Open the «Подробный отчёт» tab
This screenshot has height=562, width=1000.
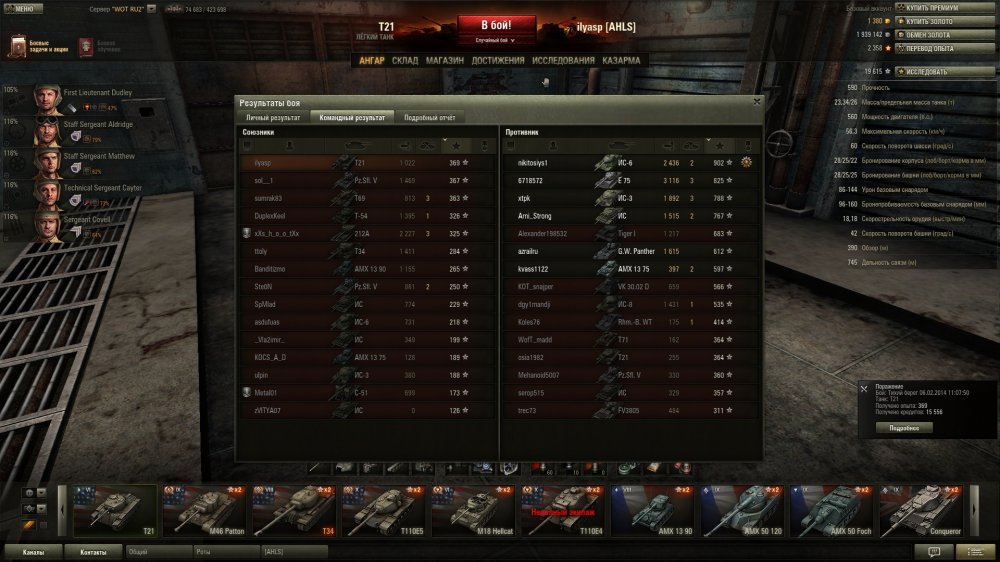pyautogui.click(x=429, y=117)
